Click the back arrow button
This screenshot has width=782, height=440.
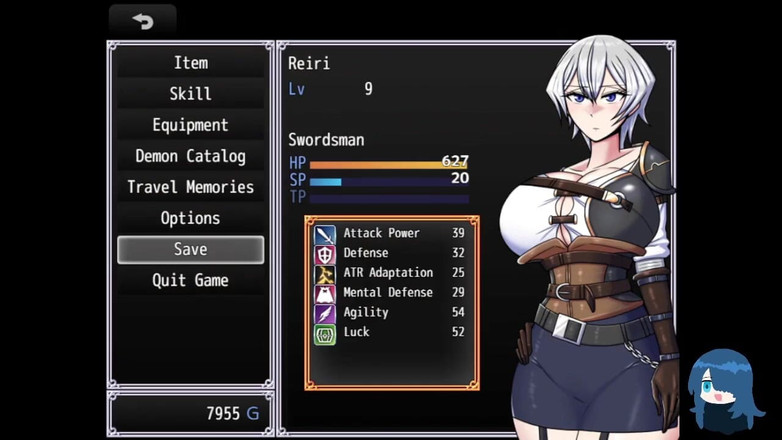click(142, 21)
